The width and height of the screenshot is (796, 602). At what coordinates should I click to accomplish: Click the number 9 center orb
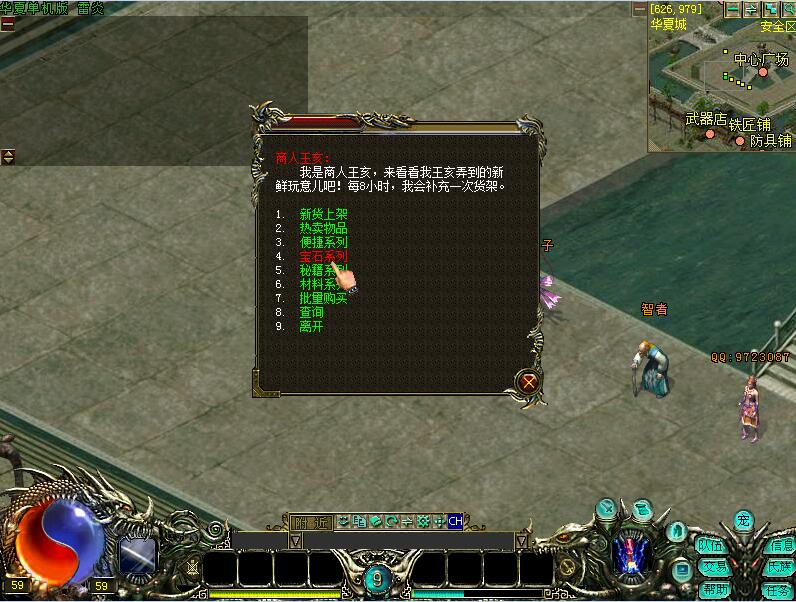(377, 578)
